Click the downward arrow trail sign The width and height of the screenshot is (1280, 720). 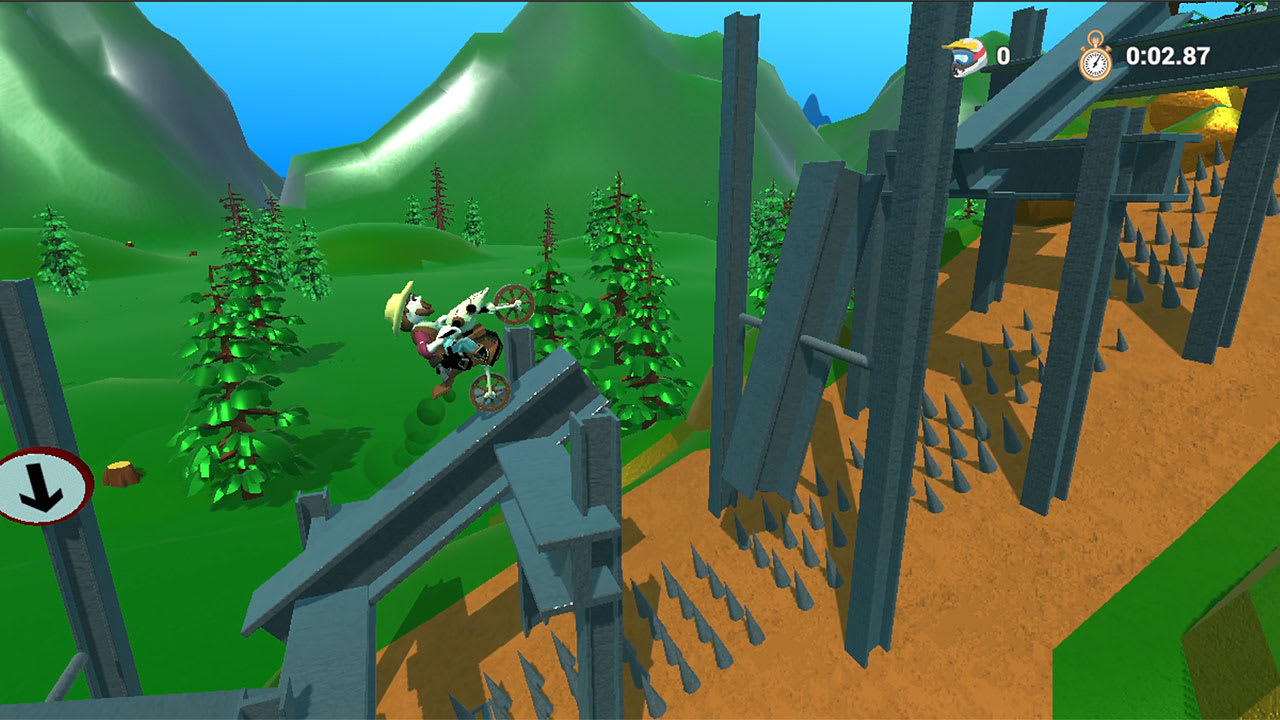coord(38,489)
